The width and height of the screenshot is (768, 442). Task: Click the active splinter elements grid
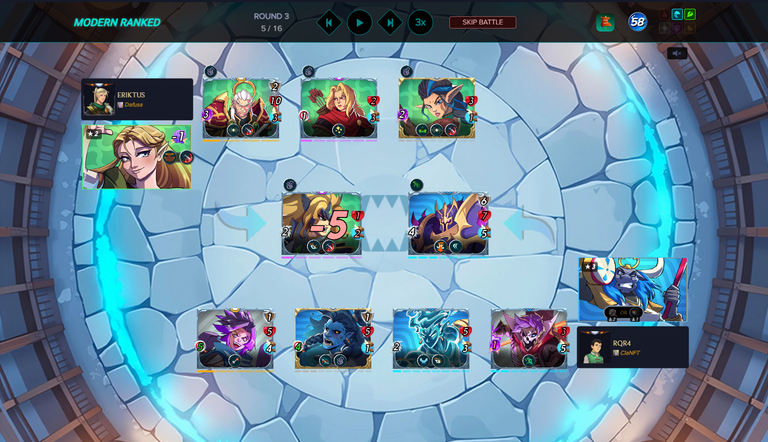point(677,22)
